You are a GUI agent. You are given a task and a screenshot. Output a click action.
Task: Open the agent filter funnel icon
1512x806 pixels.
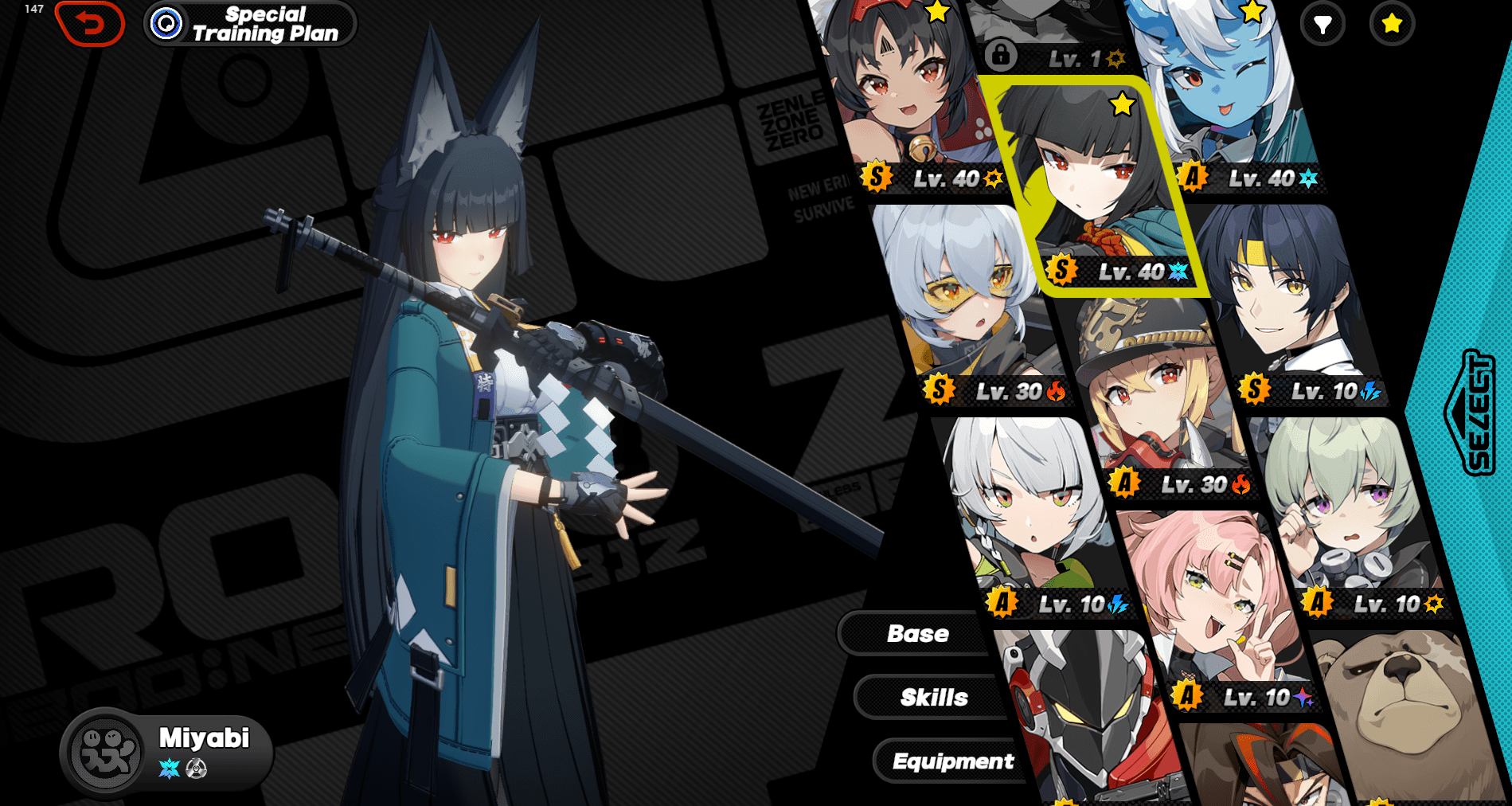(1323, 25)
